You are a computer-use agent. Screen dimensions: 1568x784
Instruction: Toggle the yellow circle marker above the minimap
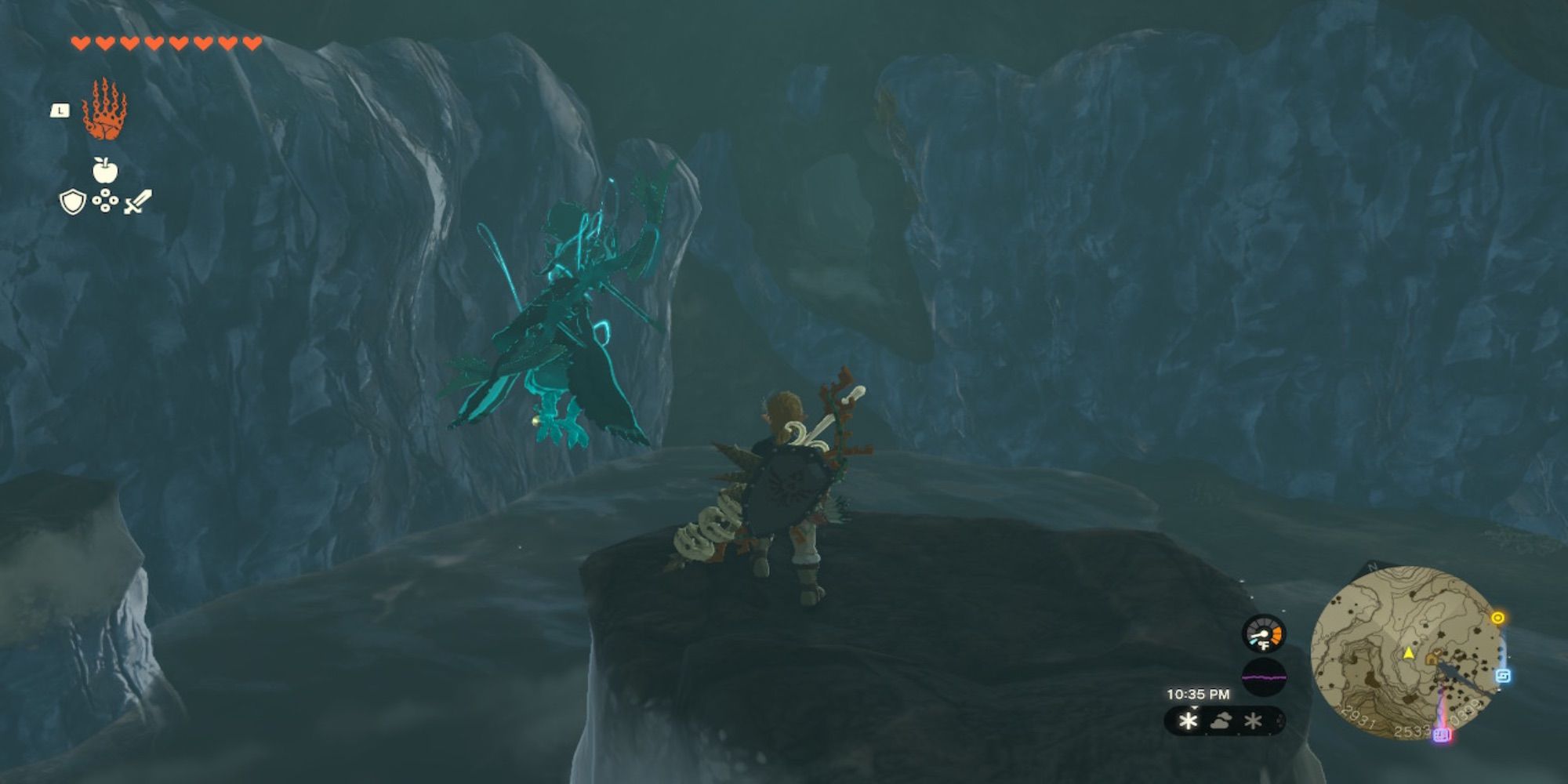coord(1497,617)
